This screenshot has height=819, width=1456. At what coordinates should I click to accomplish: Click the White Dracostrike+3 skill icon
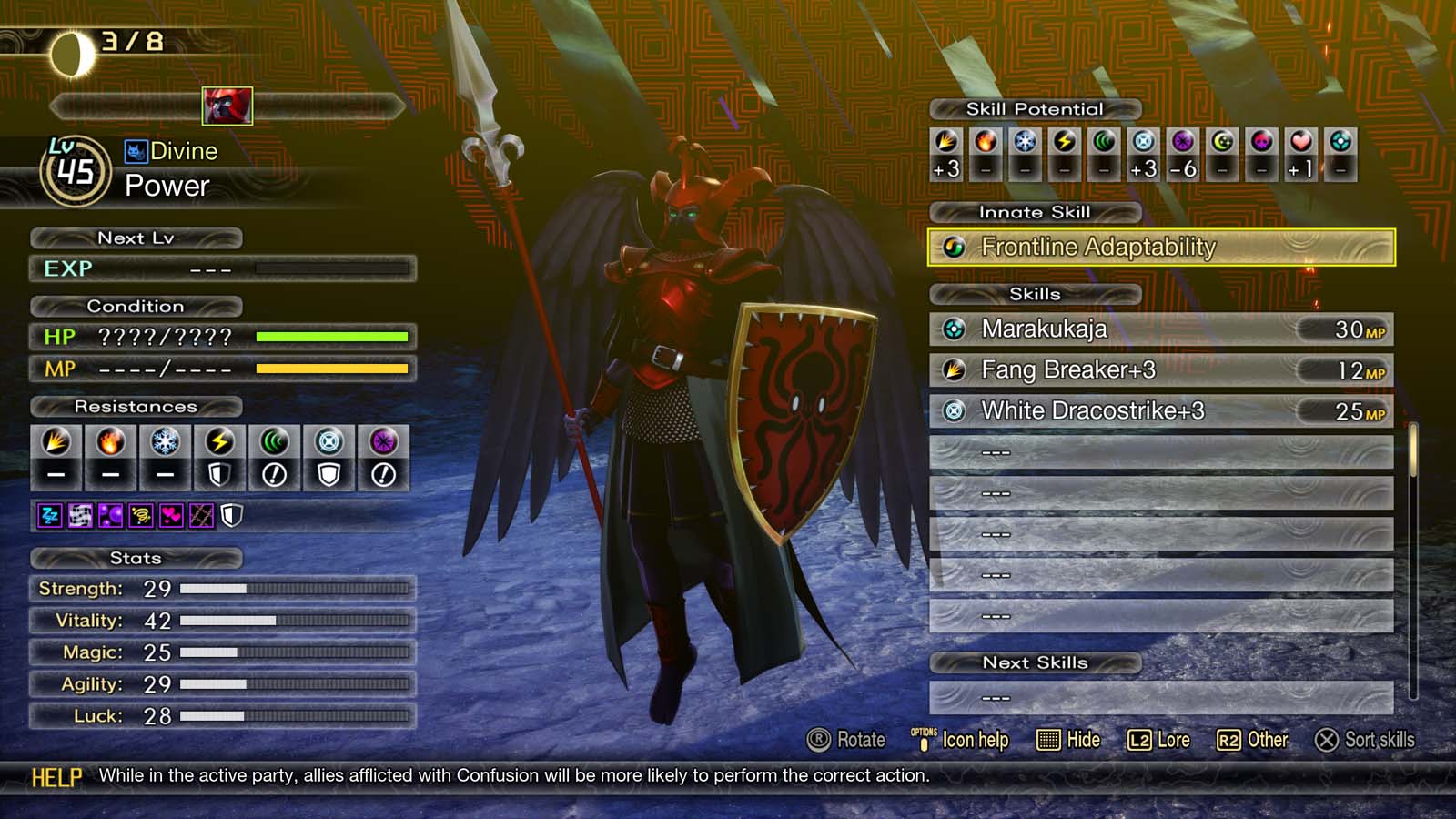[955, 410]
